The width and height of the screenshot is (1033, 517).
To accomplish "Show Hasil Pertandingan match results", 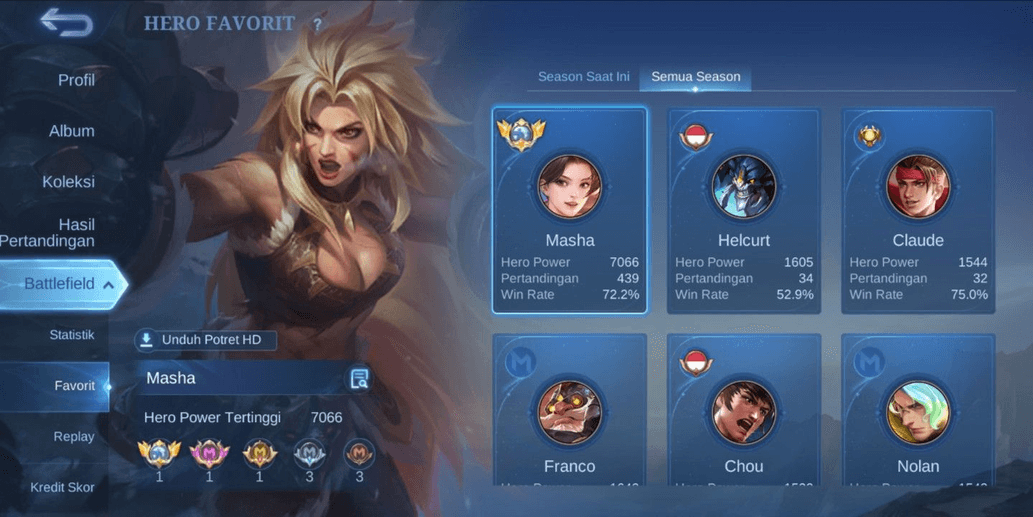I will pos(60,232).
